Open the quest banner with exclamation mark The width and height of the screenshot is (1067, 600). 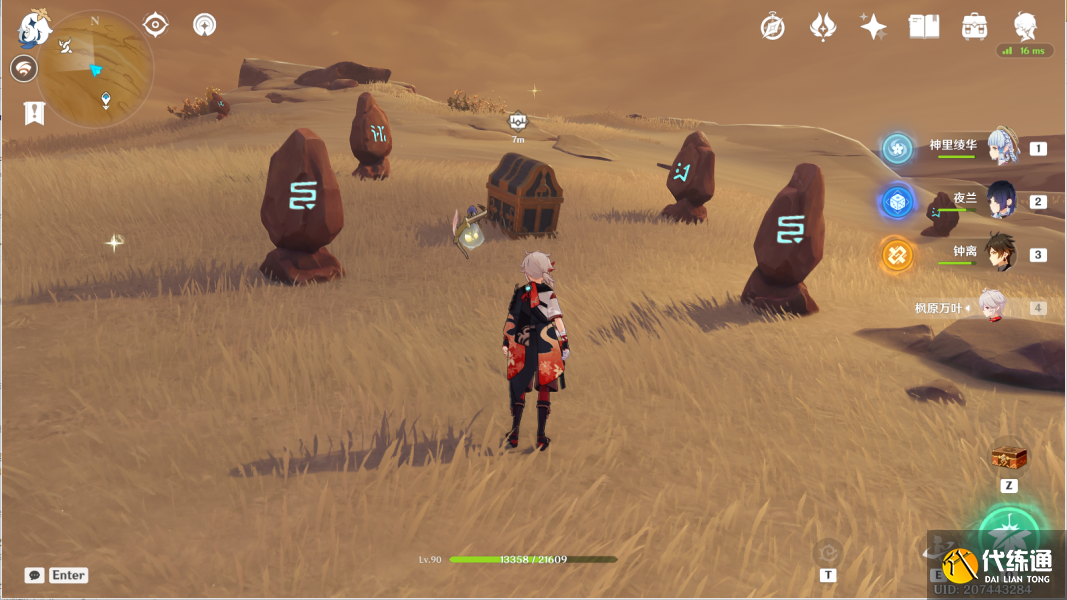35,113
